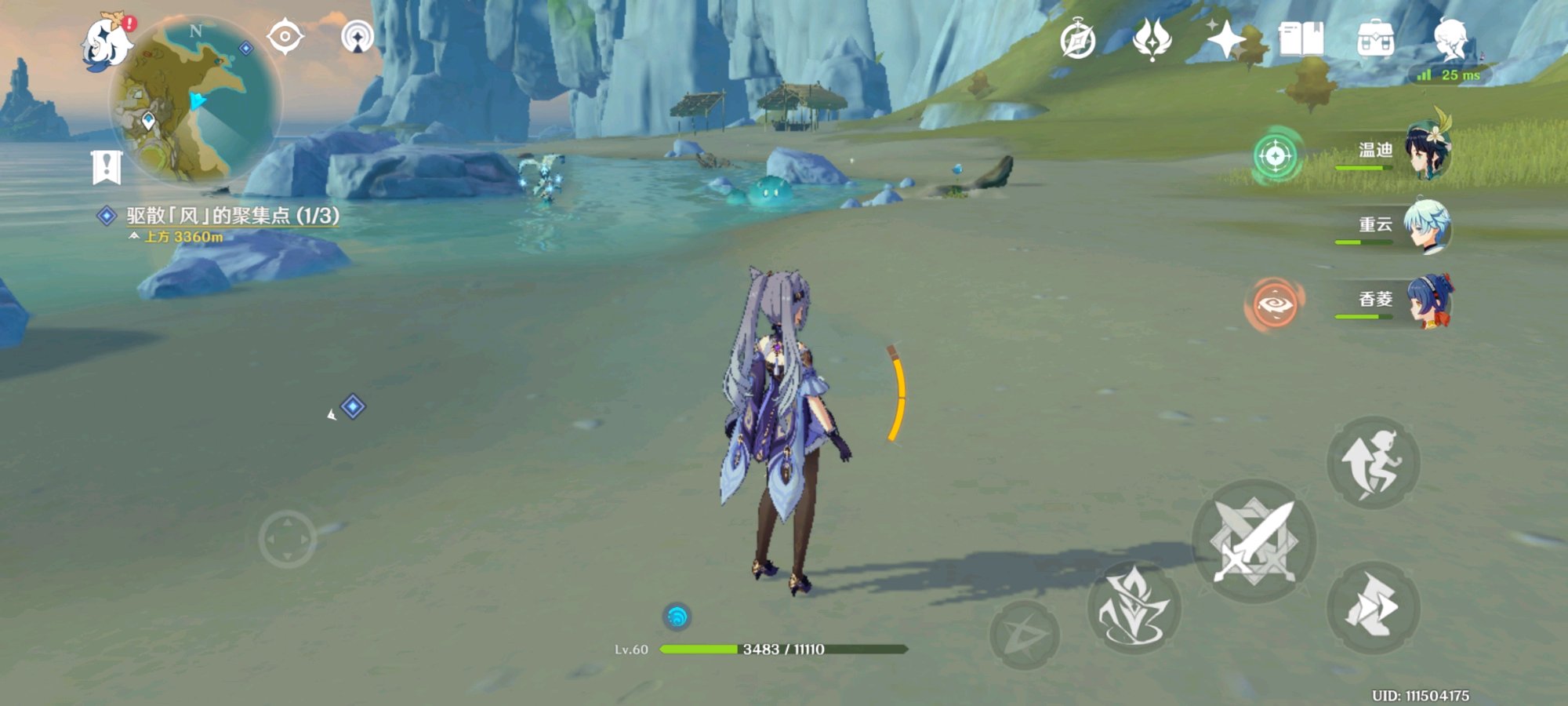Viewport: 1568px width, 706px height.
Task: Open the co-op mode icon
Action: (358, 37)
